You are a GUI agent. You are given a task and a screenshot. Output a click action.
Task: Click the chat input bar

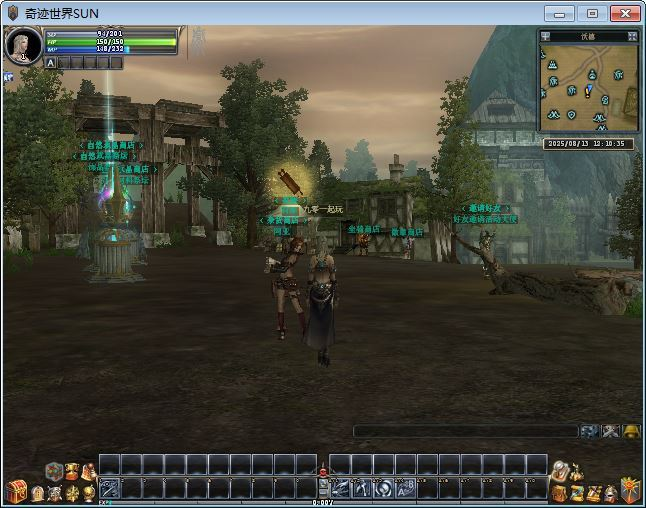465,431
